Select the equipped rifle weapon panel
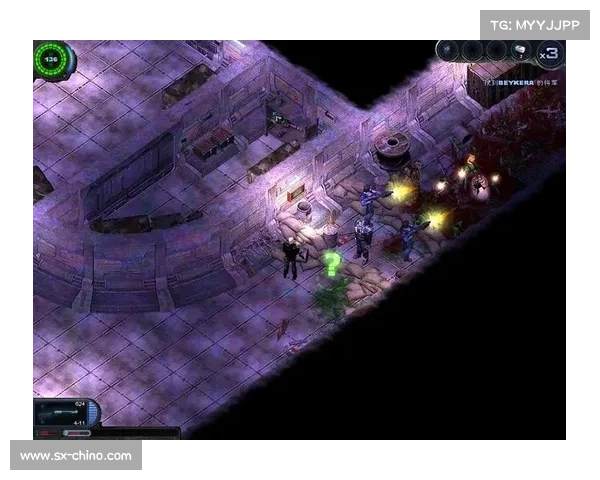Screen dimensions: 600x480 pyautogui.click(x=62, y=412)
